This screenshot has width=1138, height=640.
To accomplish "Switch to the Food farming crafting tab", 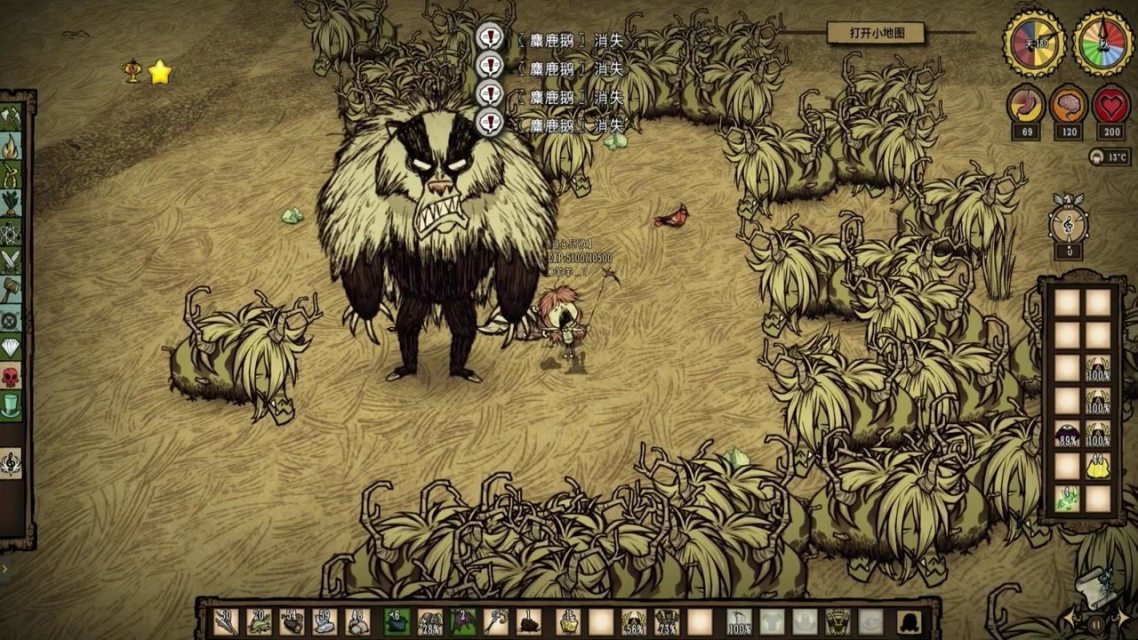I will coord(11,204).
